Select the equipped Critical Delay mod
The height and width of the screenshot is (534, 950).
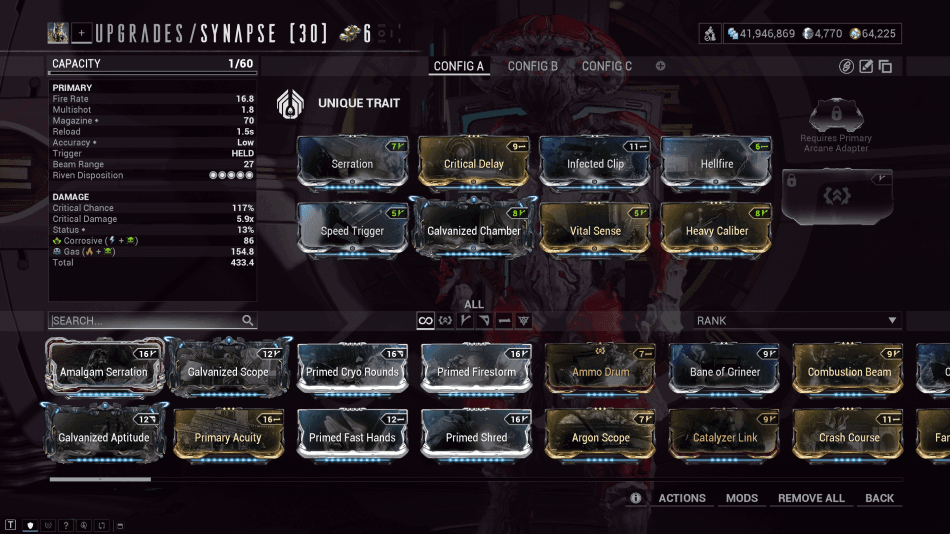[x=474, y=162]
